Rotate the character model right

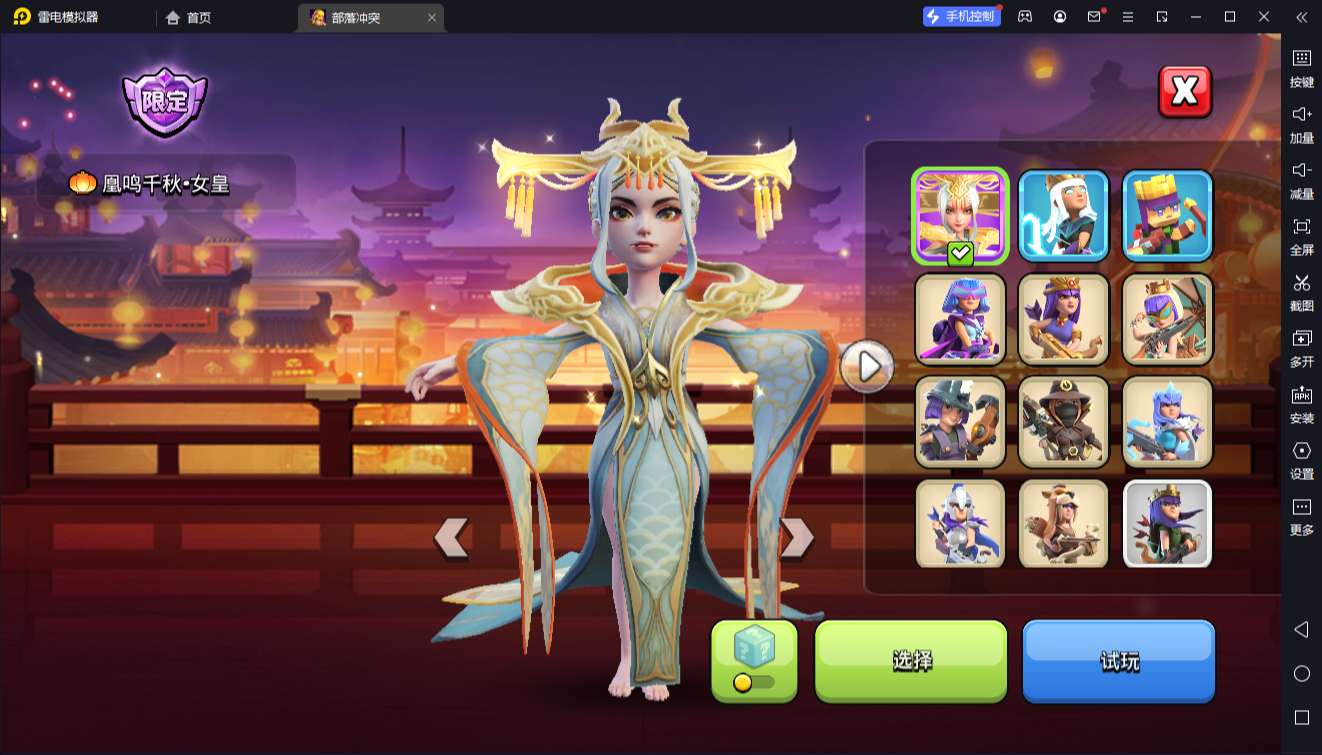click(x=796, y=537)
